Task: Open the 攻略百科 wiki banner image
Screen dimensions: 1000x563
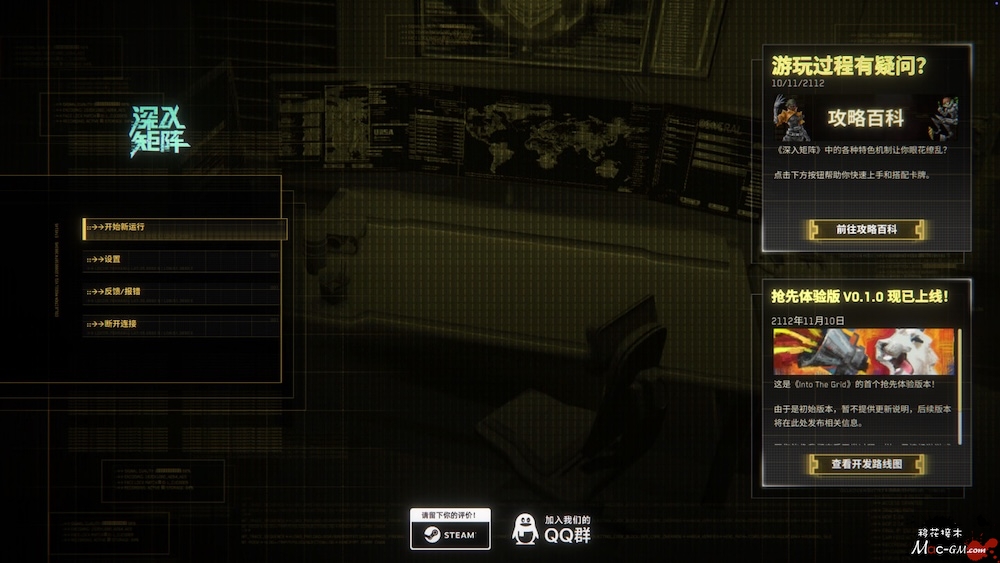Action: [x=866, y=119]
